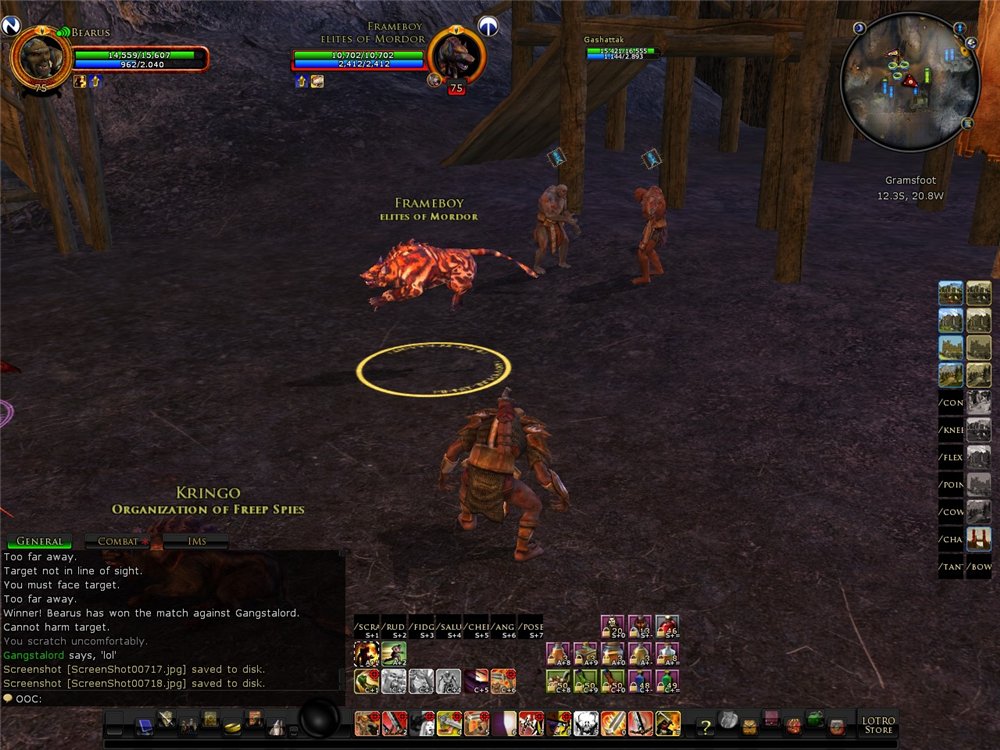The width and height of the screenshot is (1000, 750).
Task: Open the LOTRO Store
Action: pos(878,723)
